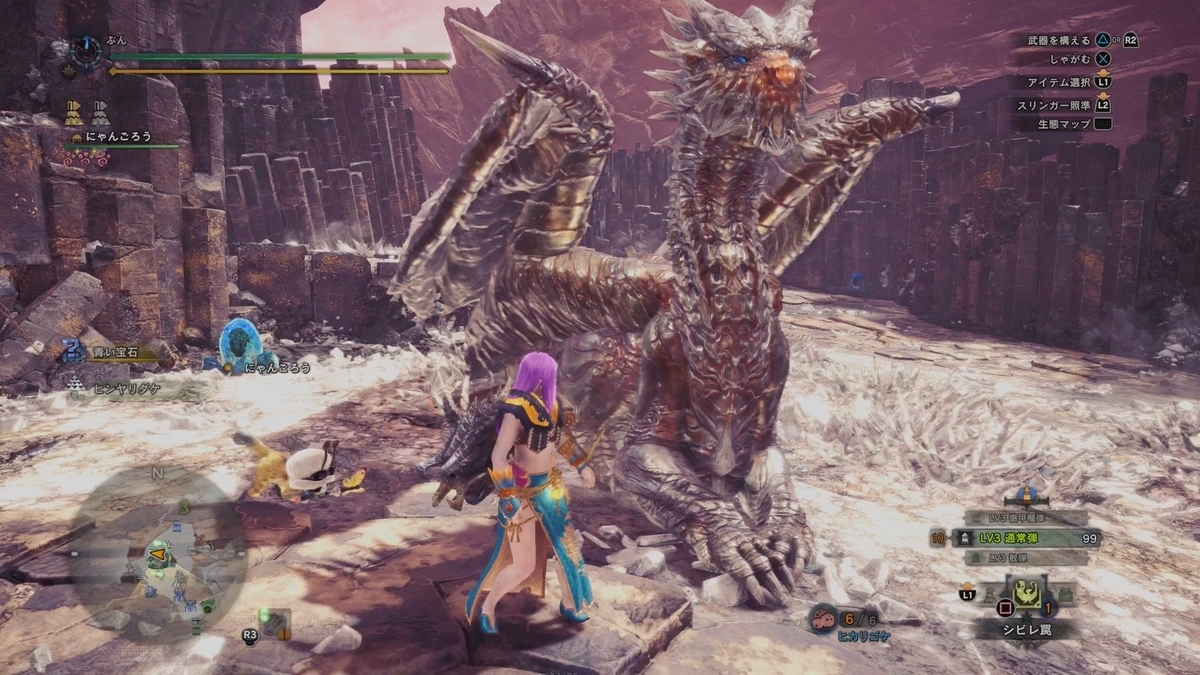Click the monster tracking icon beside the minimap
The height and width of the screenshot is (675, 1200).
273,623
